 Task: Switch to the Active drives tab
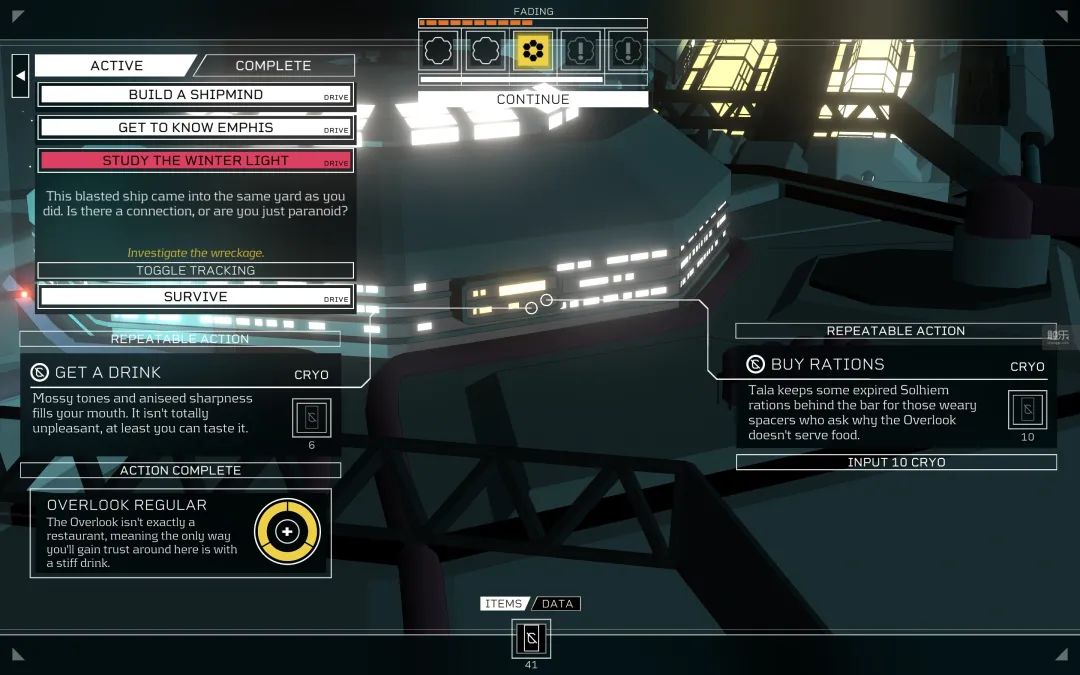pyautogui.click(x=115, y=66)
